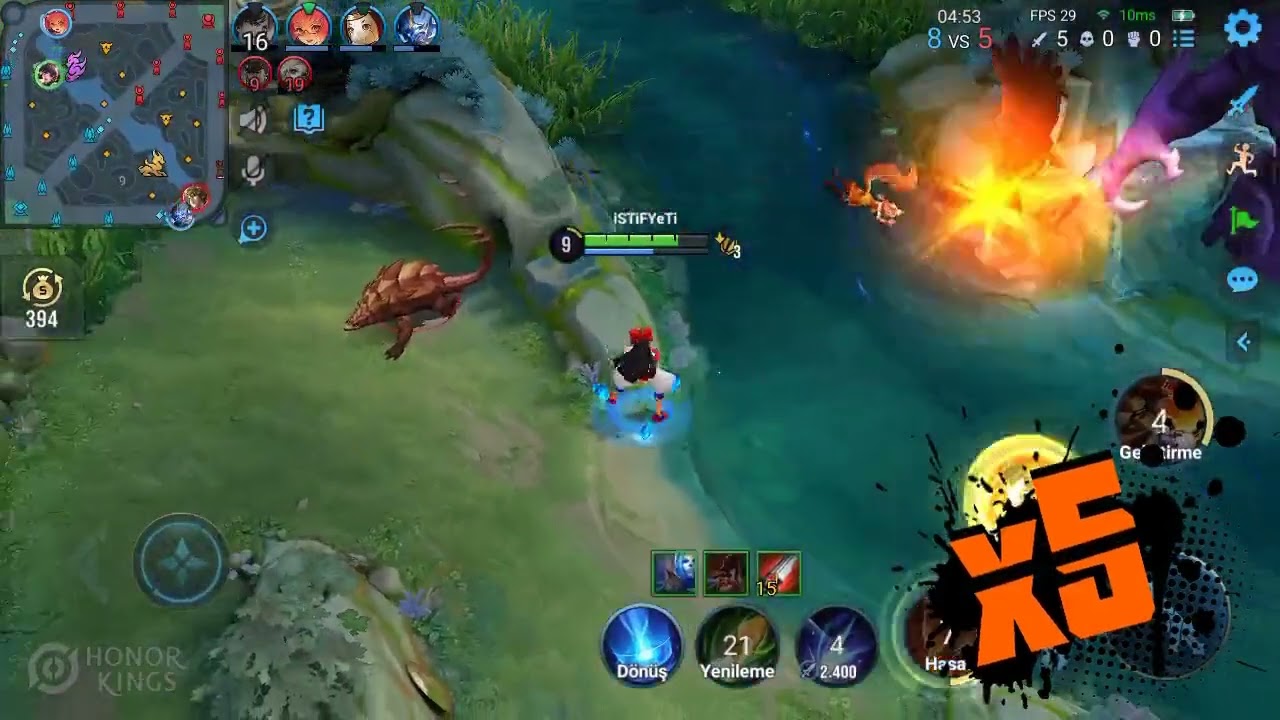
Task: Open the gold shop showing 394
Action: point(42,300)
